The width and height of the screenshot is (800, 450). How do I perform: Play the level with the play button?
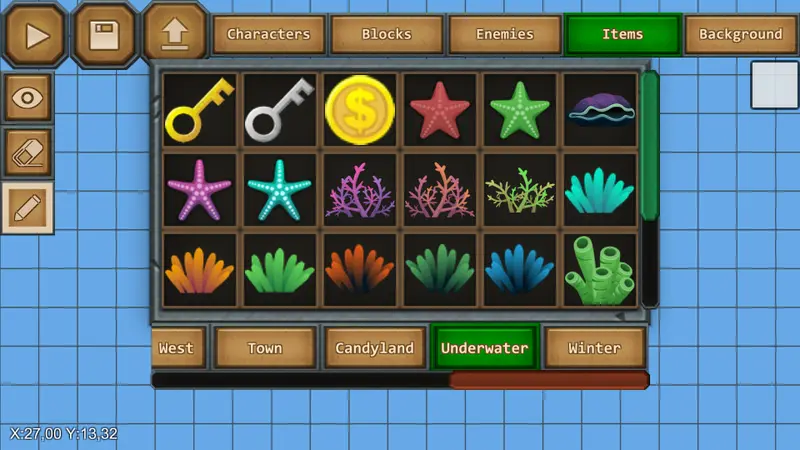(37, 35)
